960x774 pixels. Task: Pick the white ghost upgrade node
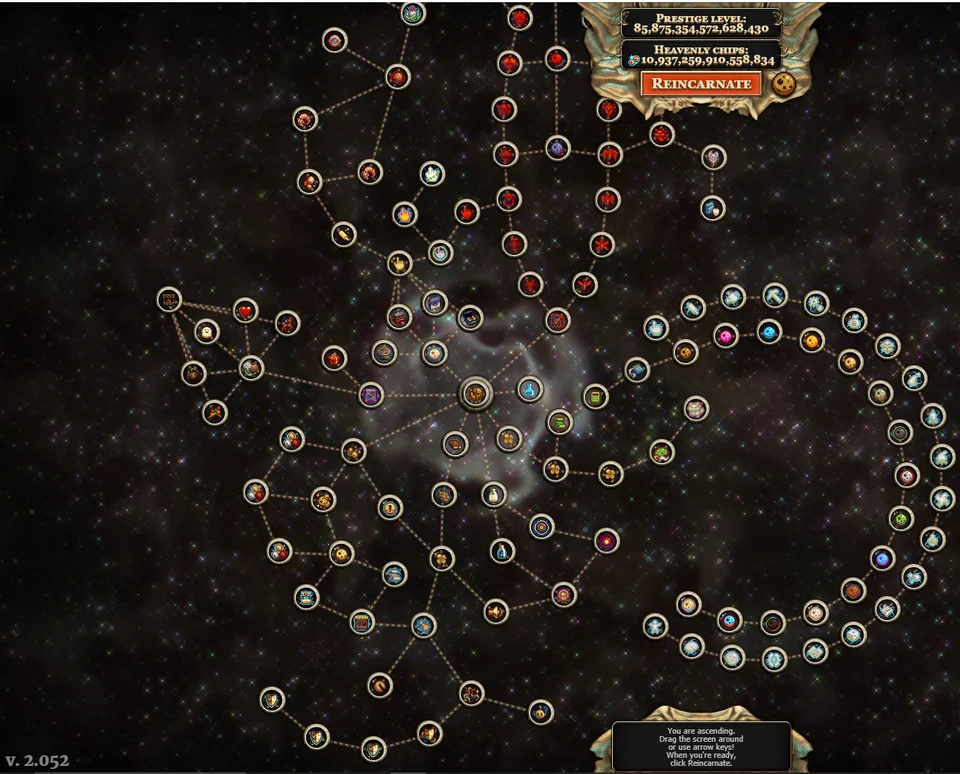click(x=206, y=331)
